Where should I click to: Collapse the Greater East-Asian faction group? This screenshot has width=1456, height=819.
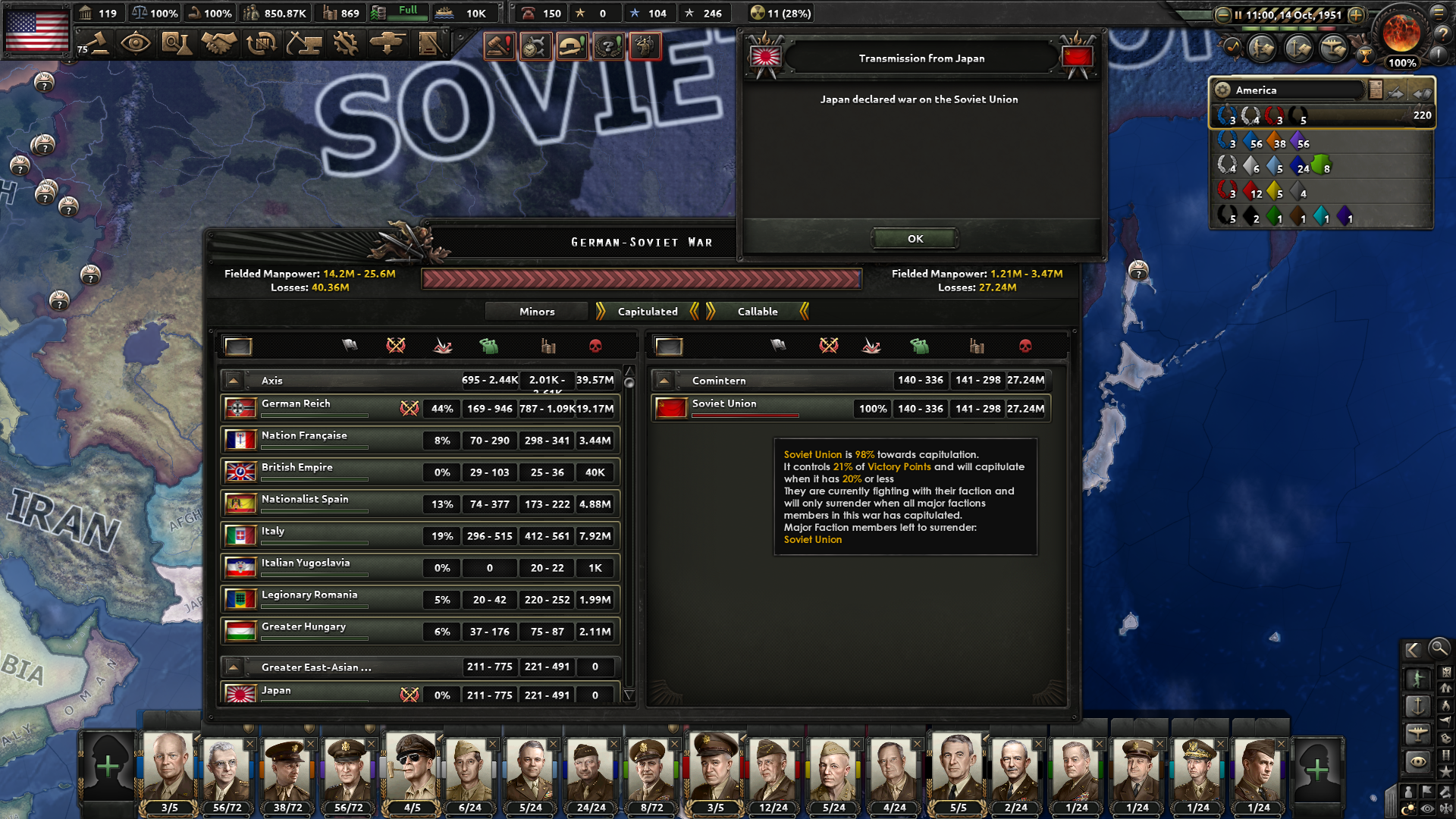[x=234, y=667]
